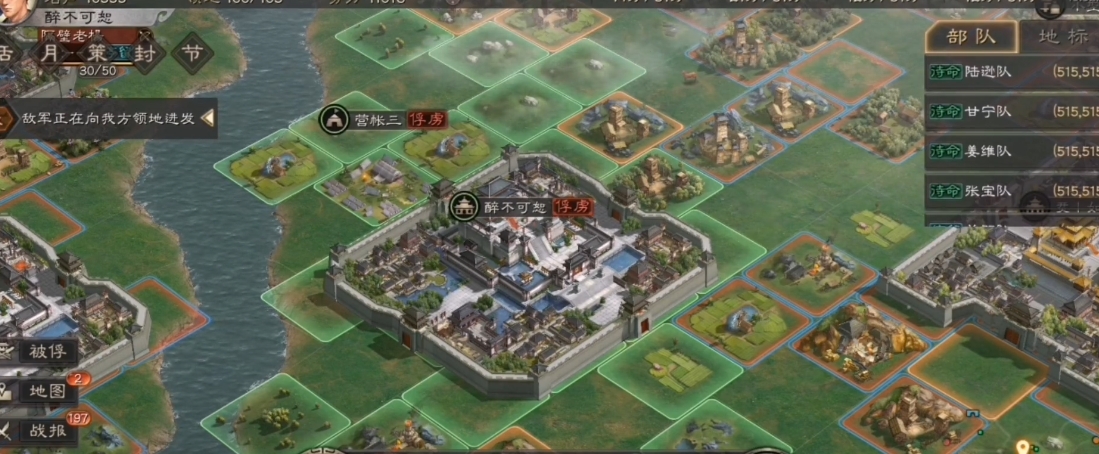Choose the 姜维队 troop row

(x=1011, y=151)
